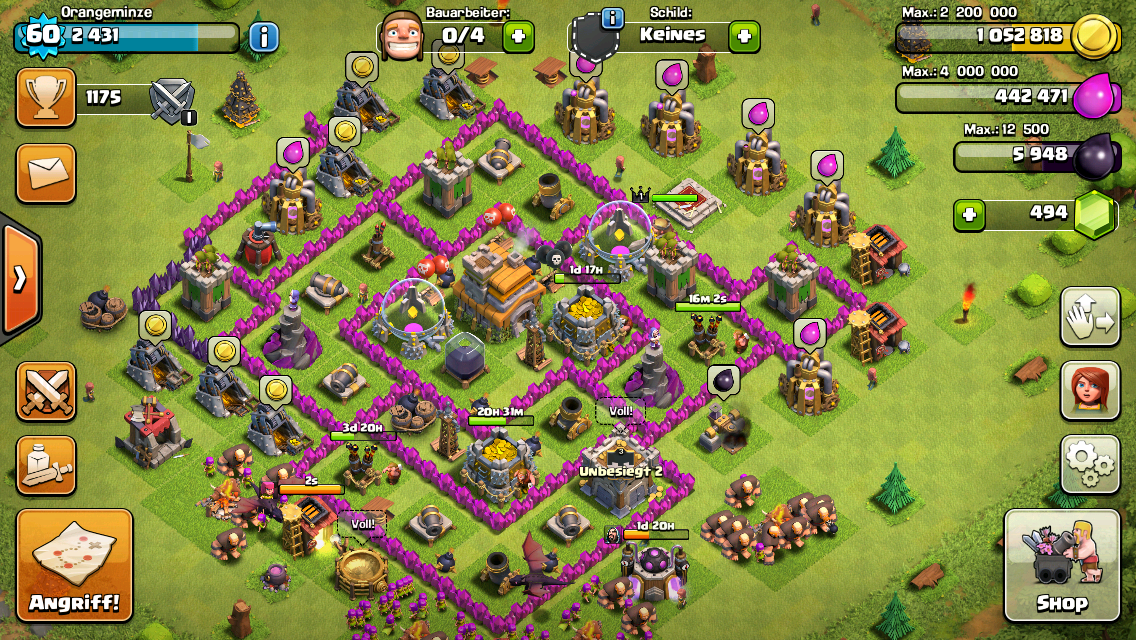Add a builder with the plus button
The height and width of the screenshot is (640, 1136).
518,37
